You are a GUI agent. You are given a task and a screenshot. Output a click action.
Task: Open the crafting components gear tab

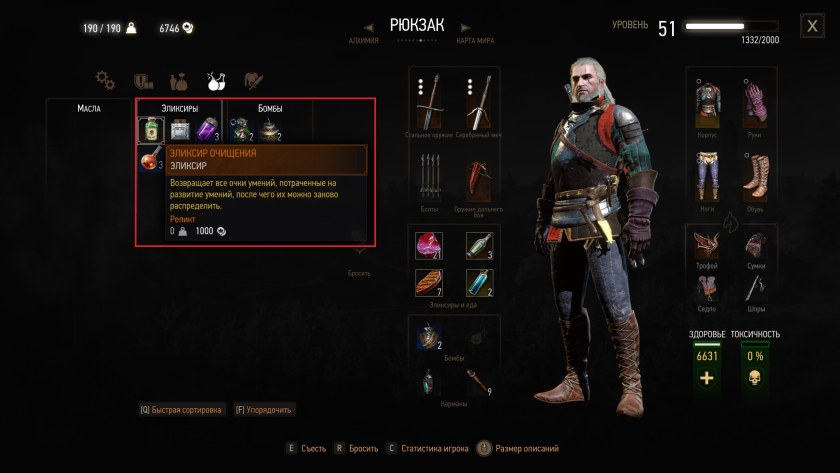(105, 79)
